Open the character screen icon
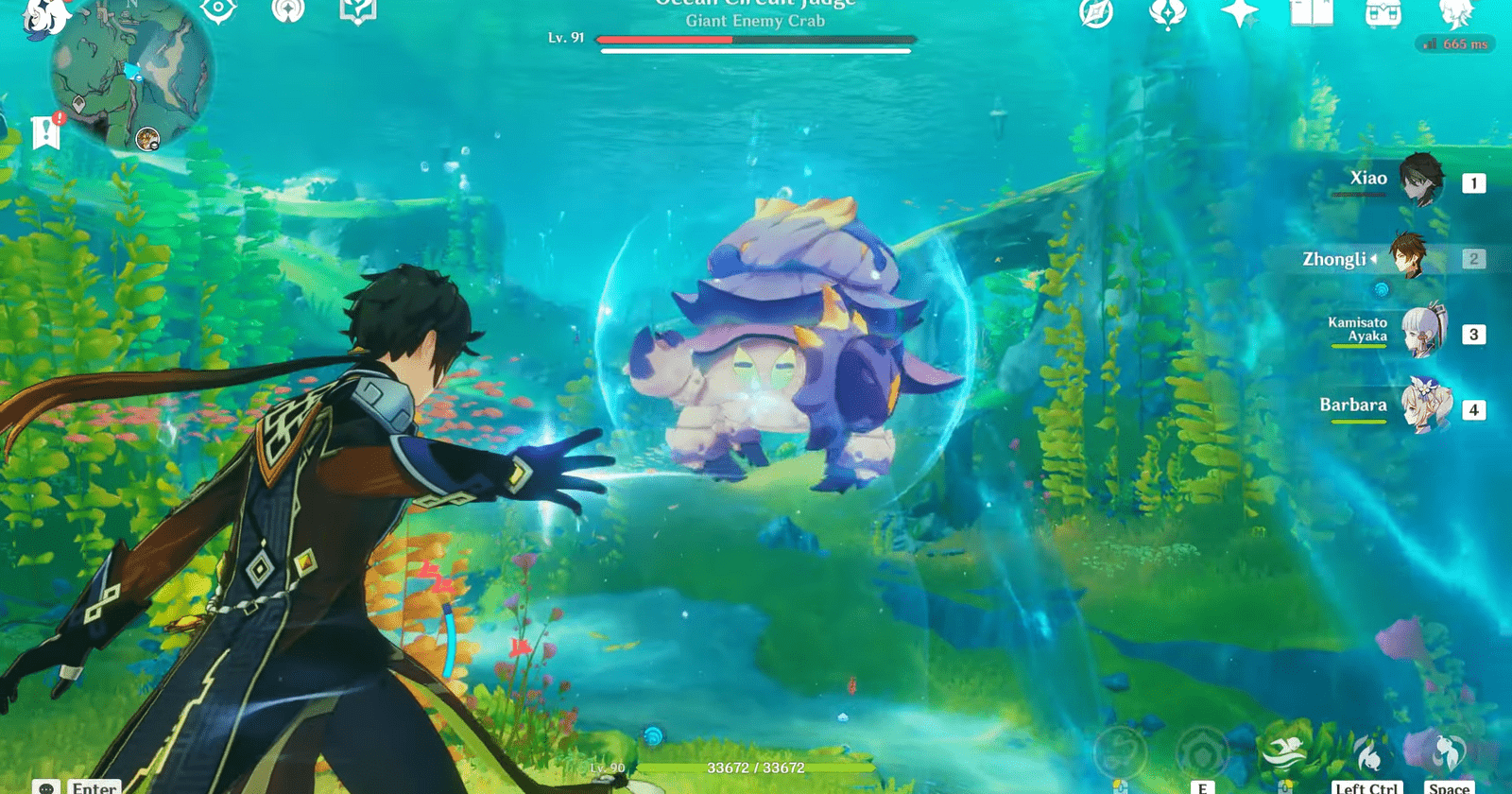 (1455, 13)
